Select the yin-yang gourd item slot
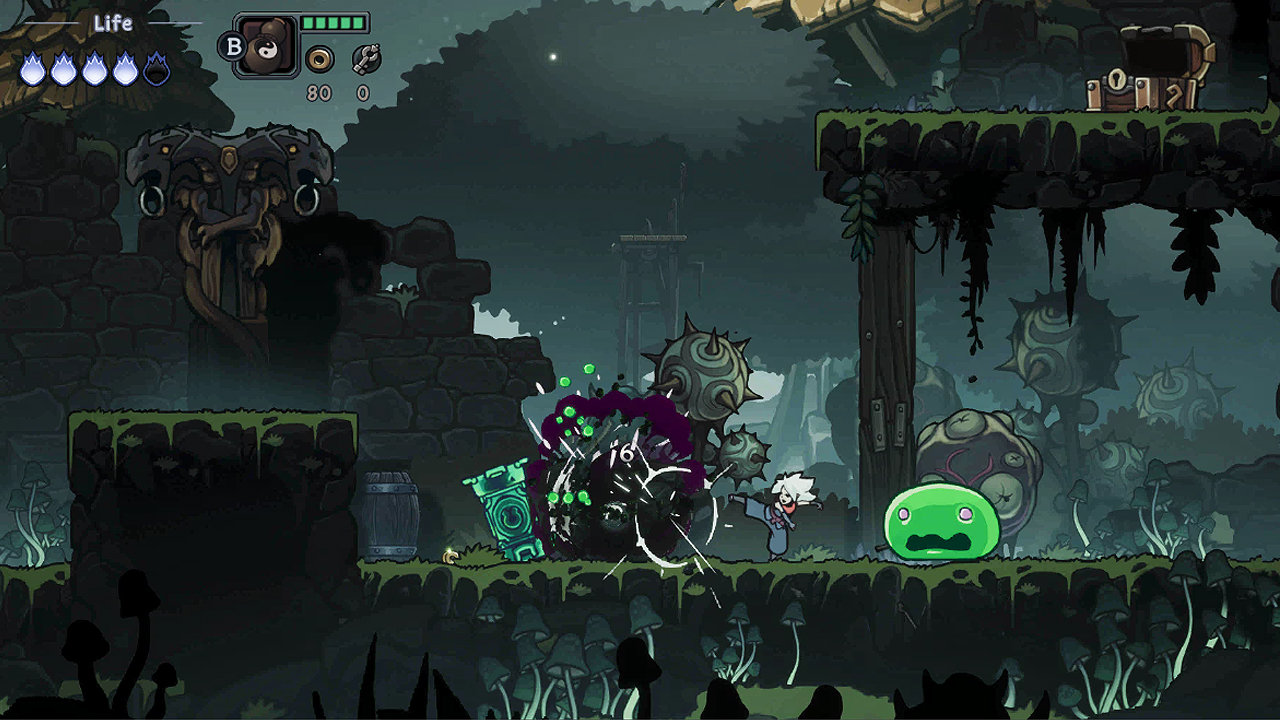Screen dimensions: 1280x720 click(x=267, y=47)
